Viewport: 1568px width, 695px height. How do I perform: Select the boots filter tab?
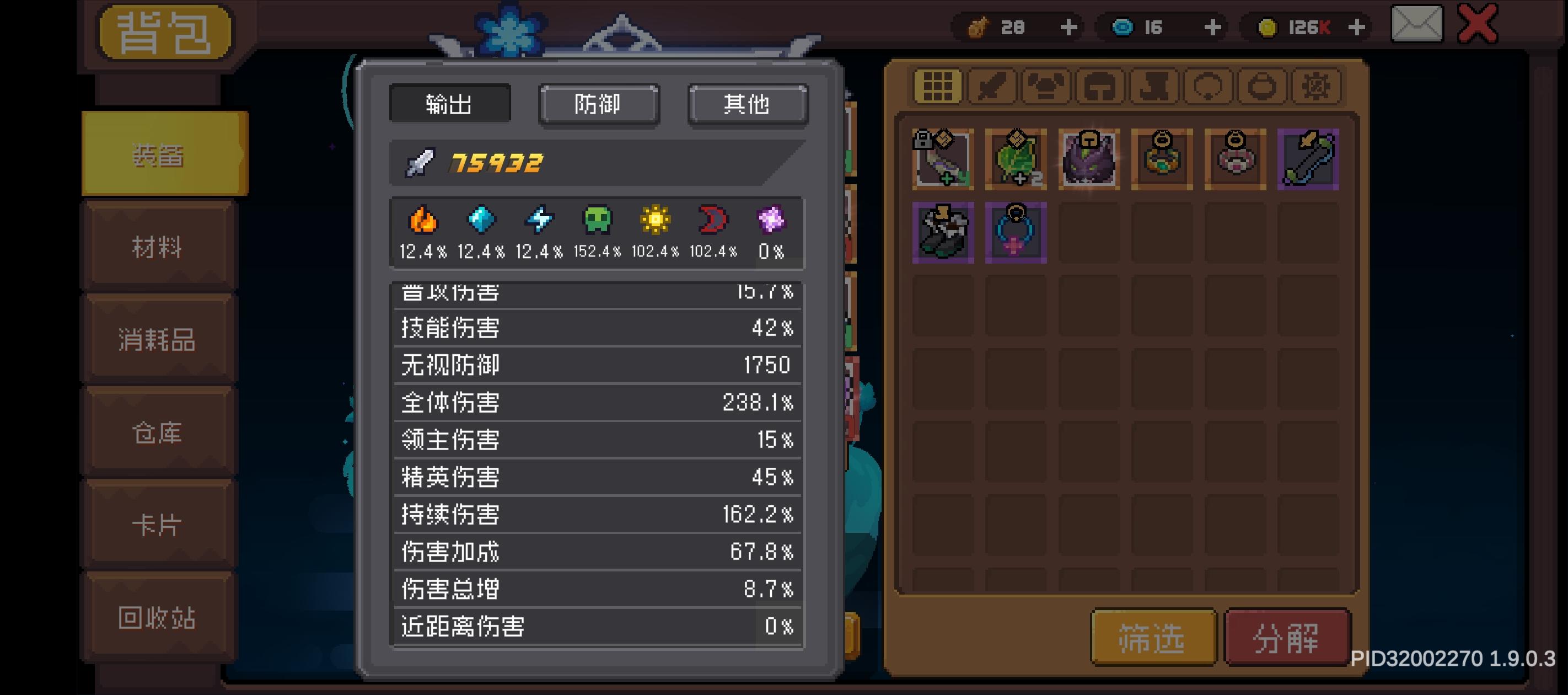tap(1155, 87)
